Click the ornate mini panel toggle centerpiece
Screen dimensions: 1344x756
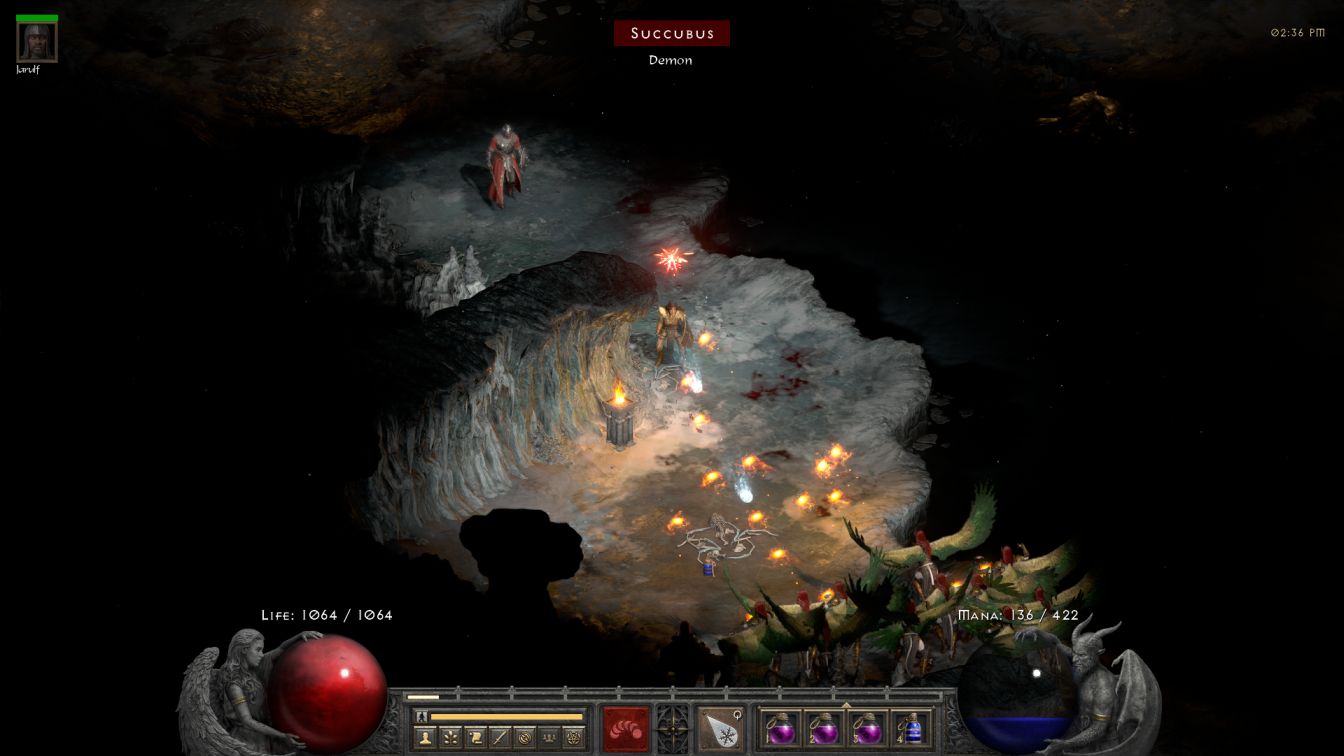[672, 725]
